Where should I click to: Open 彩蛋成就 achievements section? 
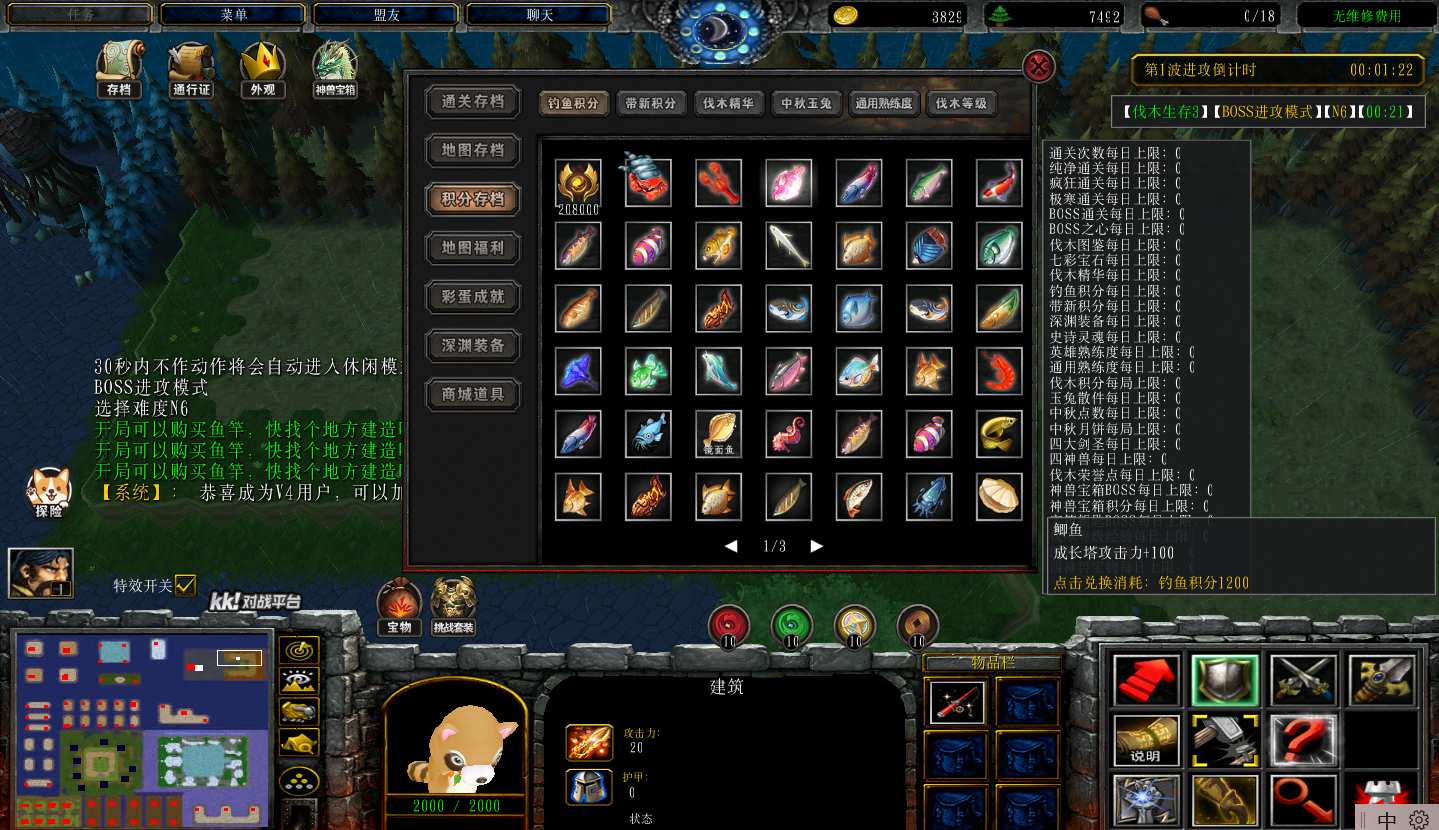pyautogui.click(x=473, y=296)
